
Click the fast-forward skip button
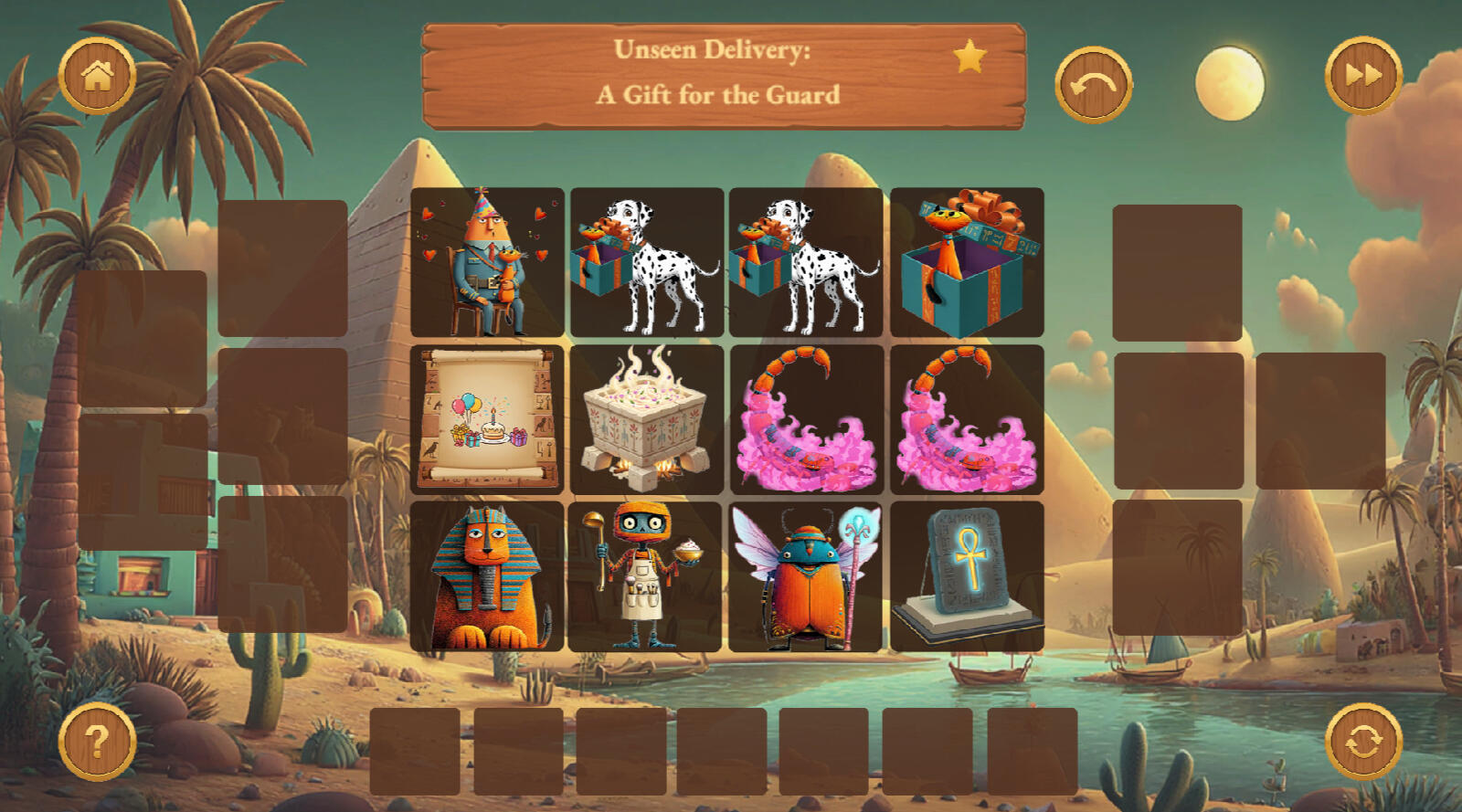1362,76
